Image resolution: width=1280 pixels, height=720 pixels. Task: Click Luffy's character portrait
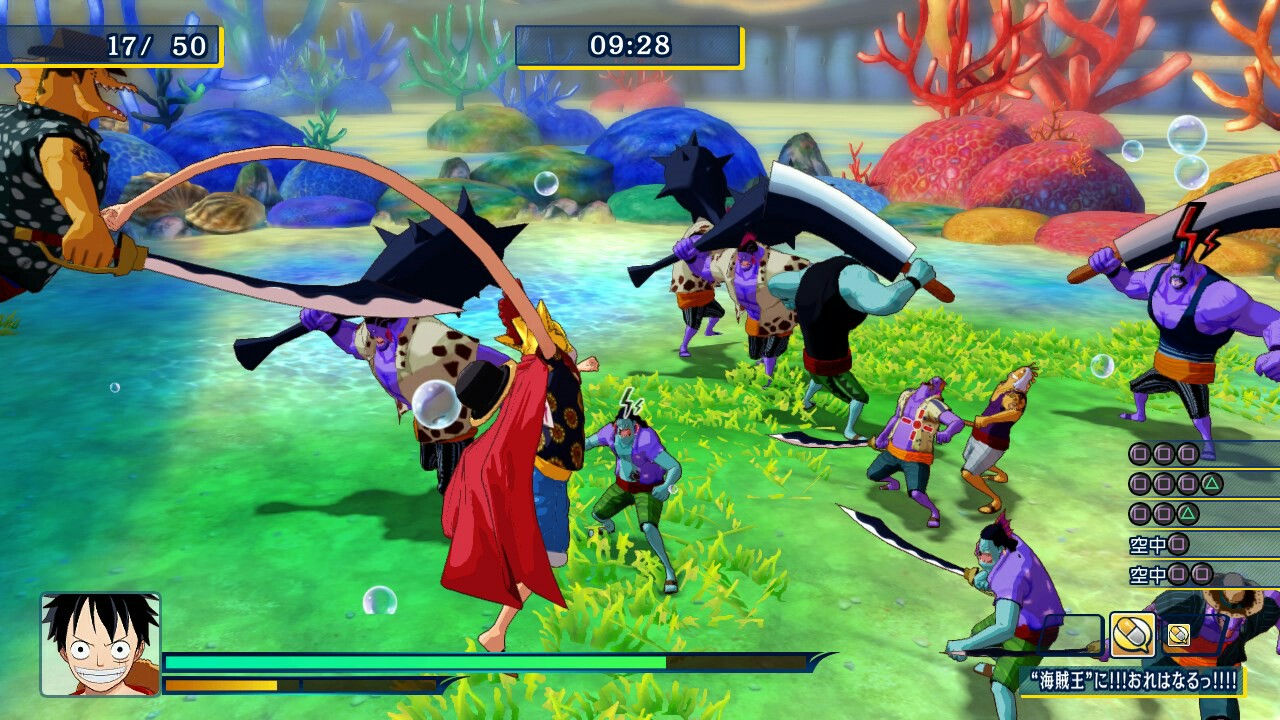(x=100, y=644)
